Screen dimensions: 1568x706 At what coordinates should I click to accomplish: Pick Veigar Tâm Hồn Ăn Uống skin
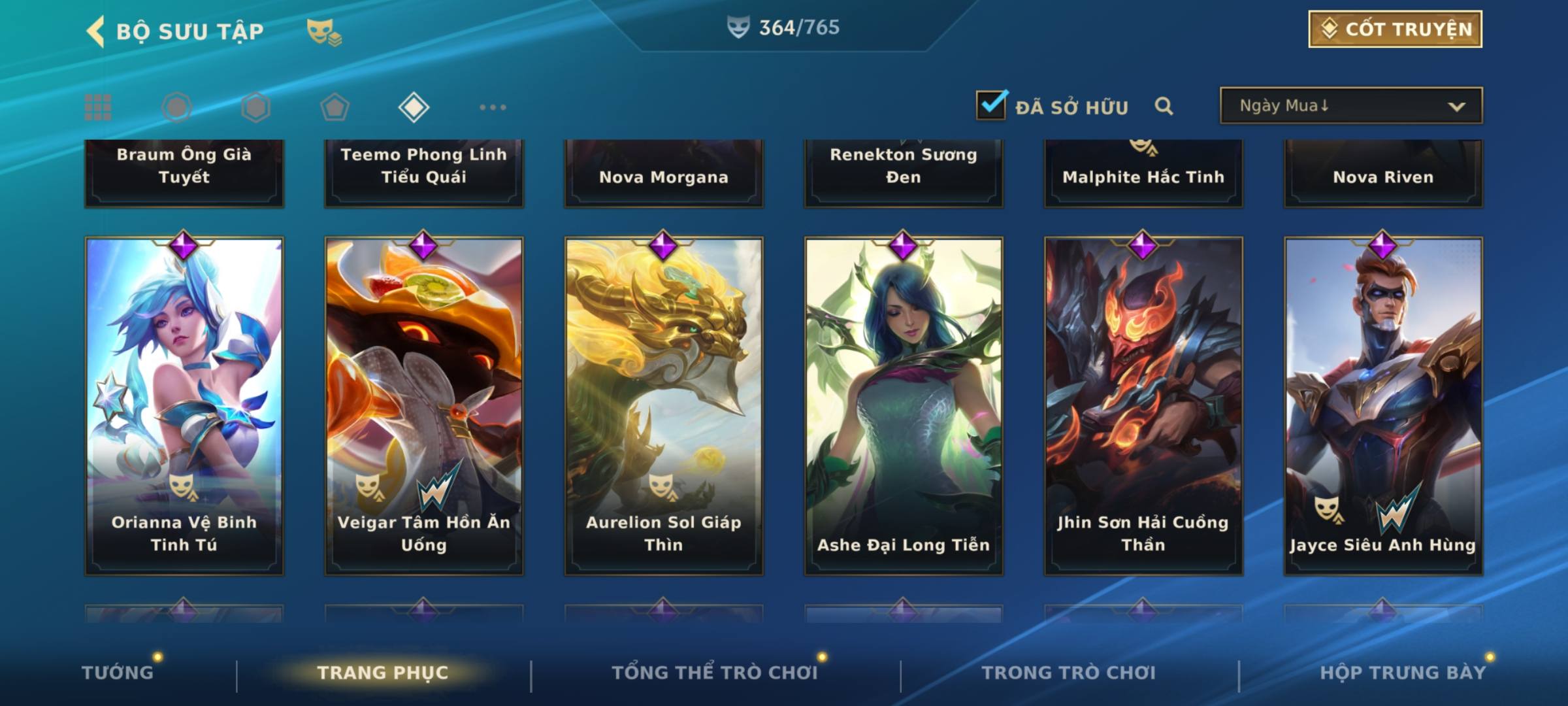[424, 405]
